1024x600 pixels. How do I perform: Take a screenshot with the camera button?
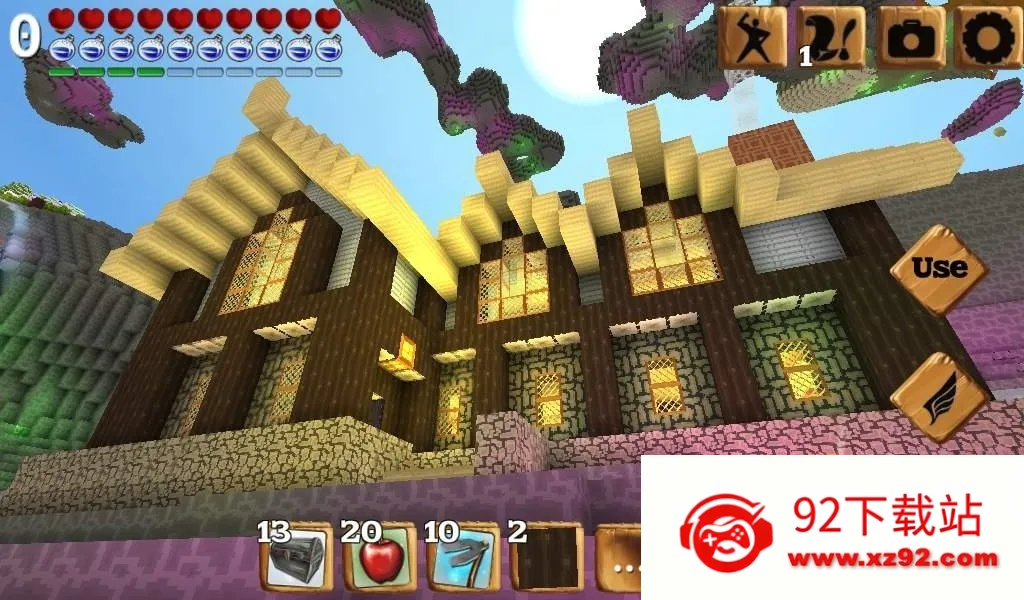pos(910,37)
